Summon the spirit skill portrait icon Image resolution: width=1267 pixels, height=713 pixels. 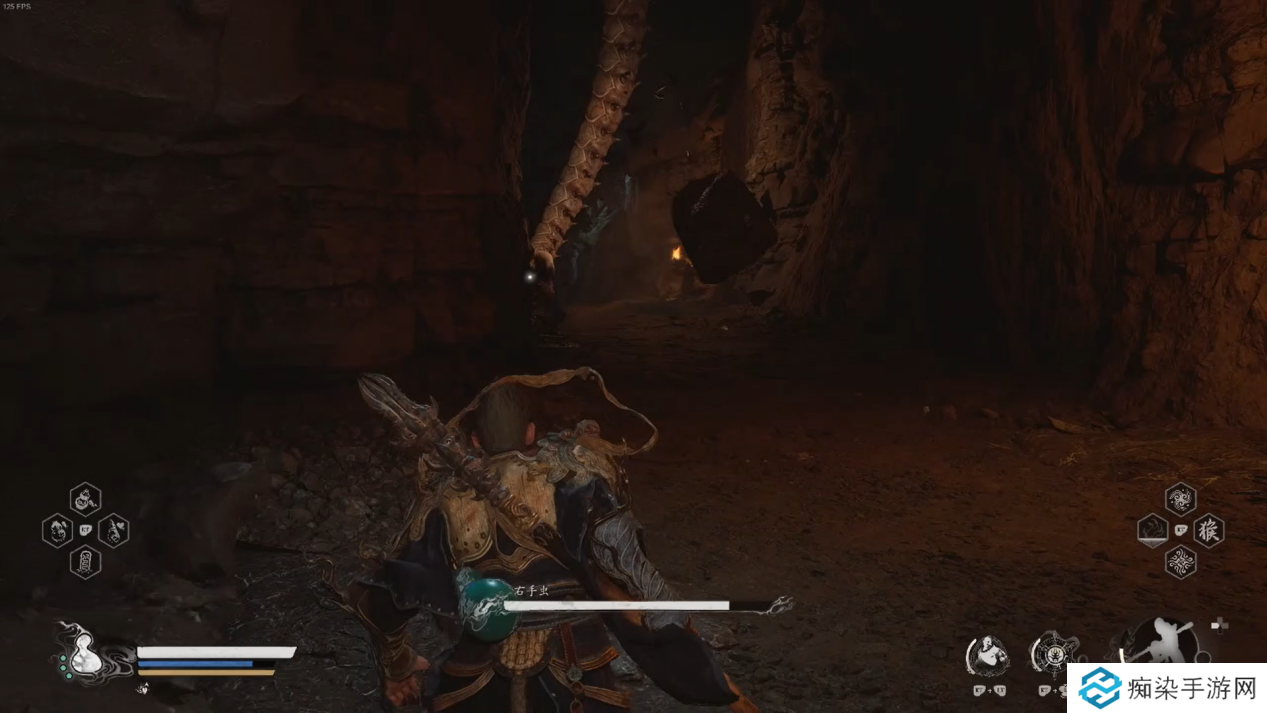click(x=986, y=655)
